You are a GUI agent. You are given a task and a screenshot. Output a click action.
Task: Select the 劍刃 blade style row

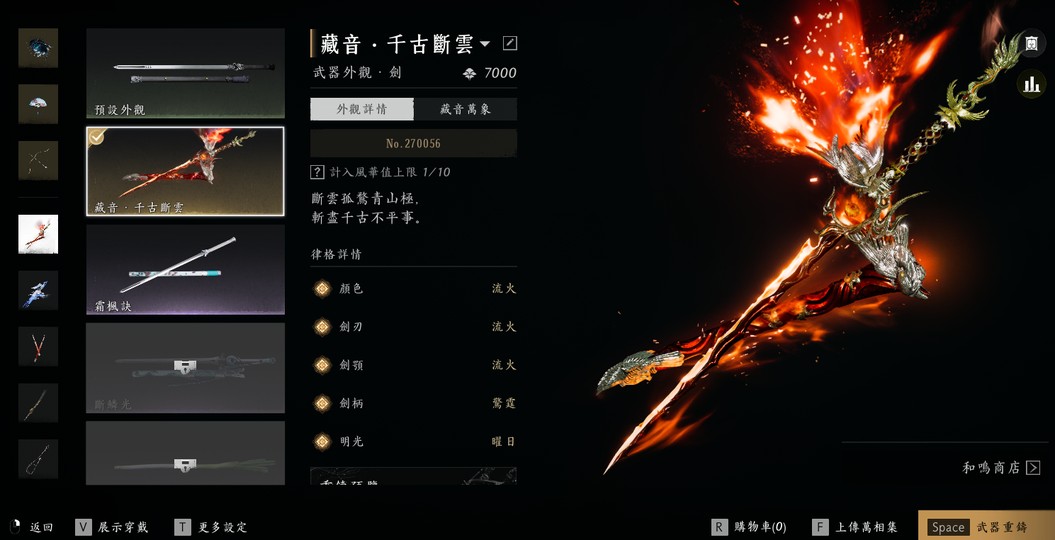tap(413, 327)
